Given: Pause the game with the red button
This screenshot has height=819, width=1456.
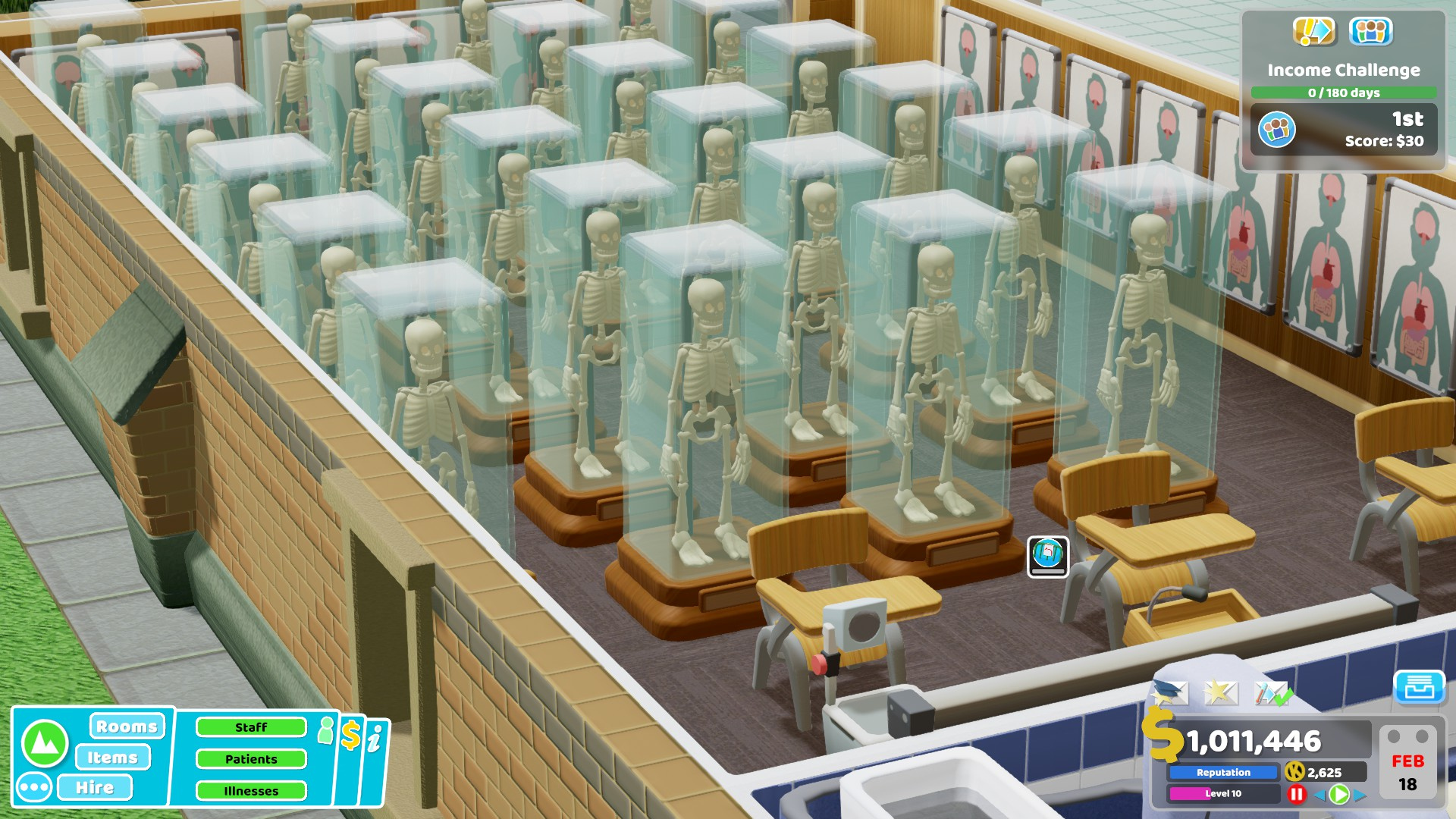Looking at the screenshot, I should [1297, 794].
